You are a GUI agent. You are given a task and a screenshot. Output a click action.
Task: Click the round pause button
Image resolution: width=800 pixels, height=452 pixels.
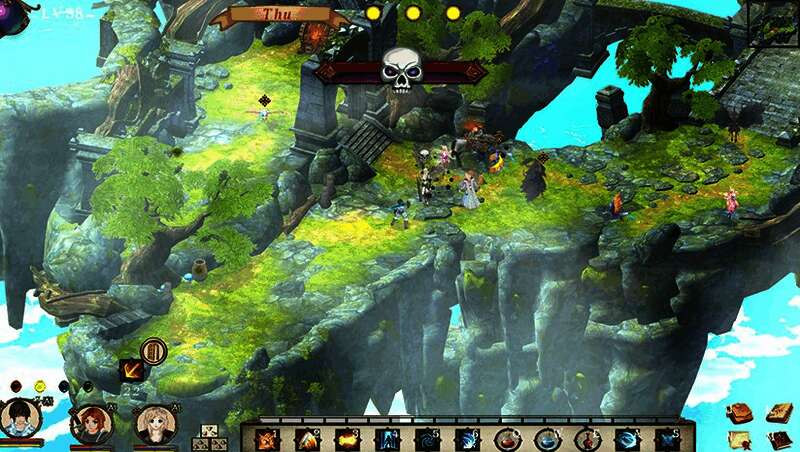[x=153, y=351]
